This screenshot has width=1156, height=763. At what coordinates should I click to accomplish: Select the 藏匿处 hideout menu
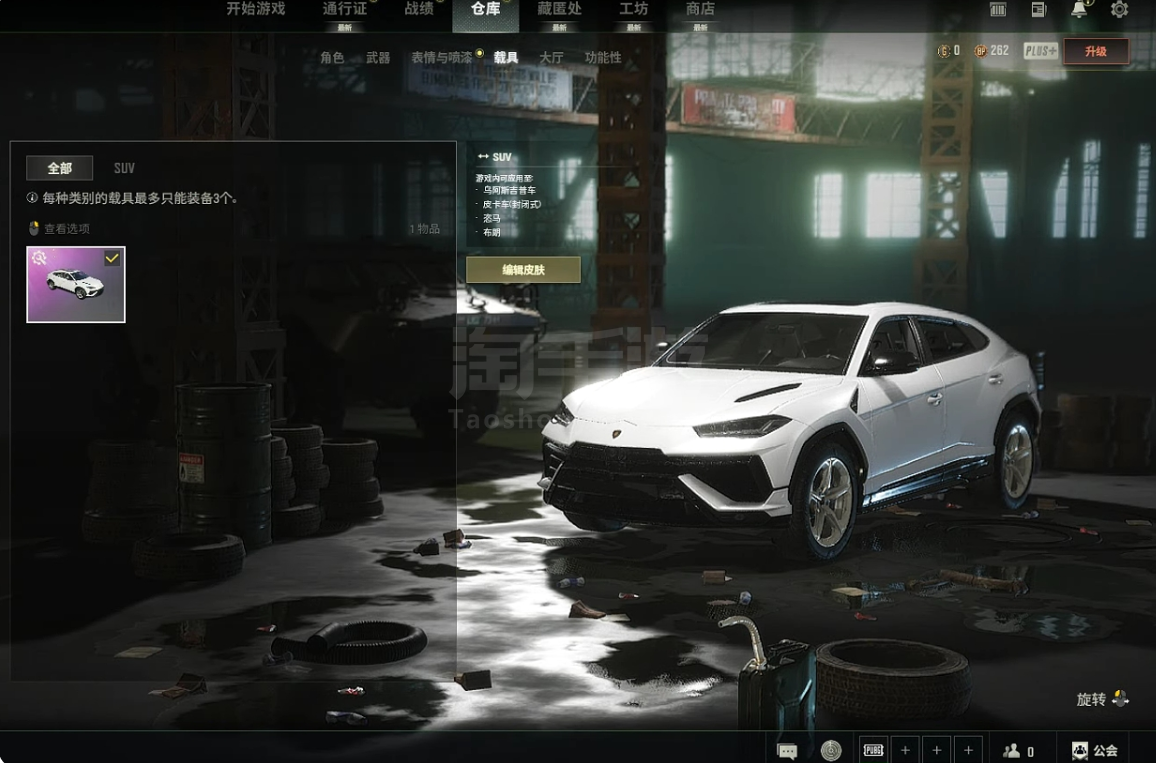click(x=559, y=9)
